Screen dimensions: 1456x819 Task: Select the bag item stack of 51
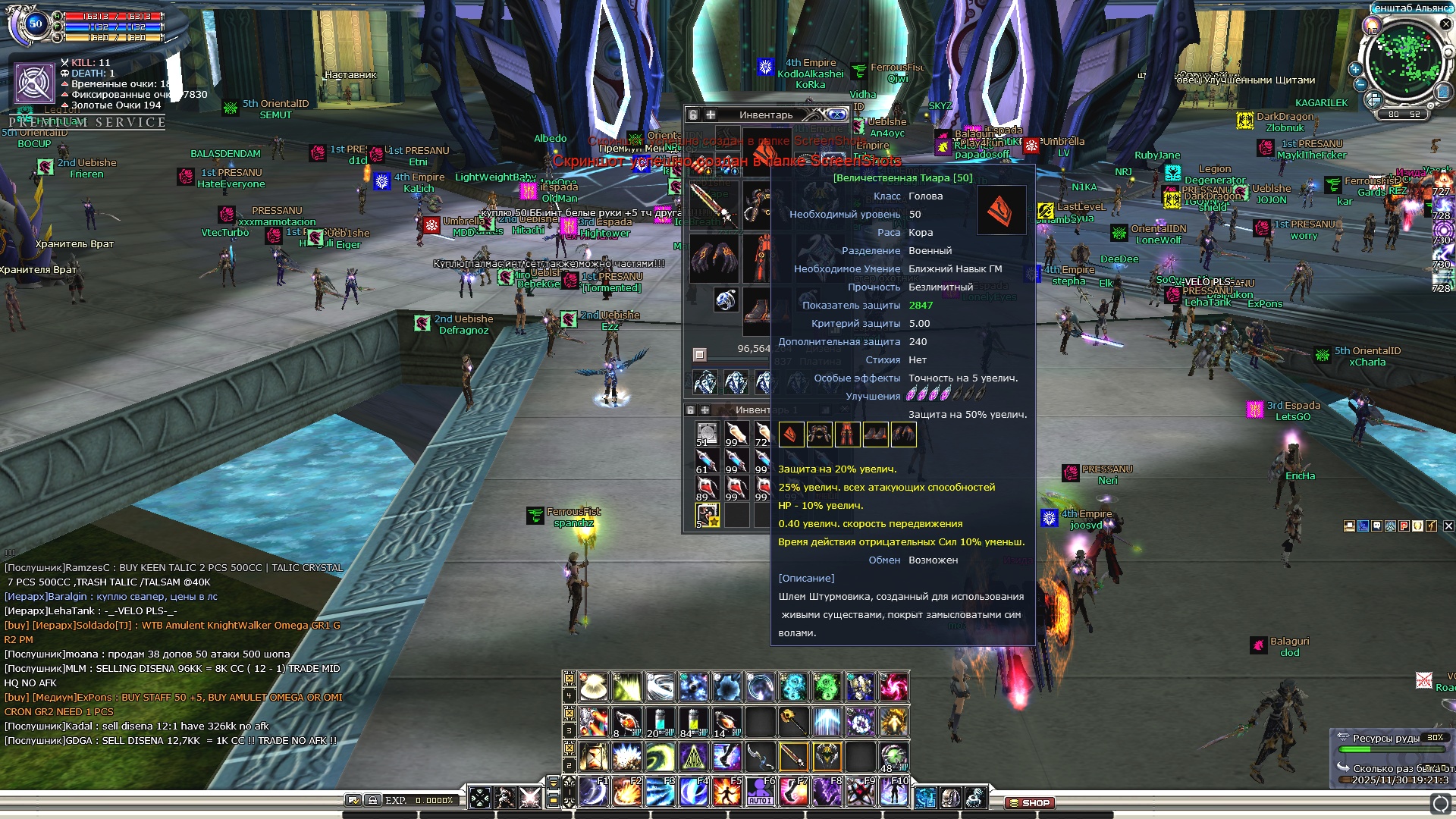[707, 433]
